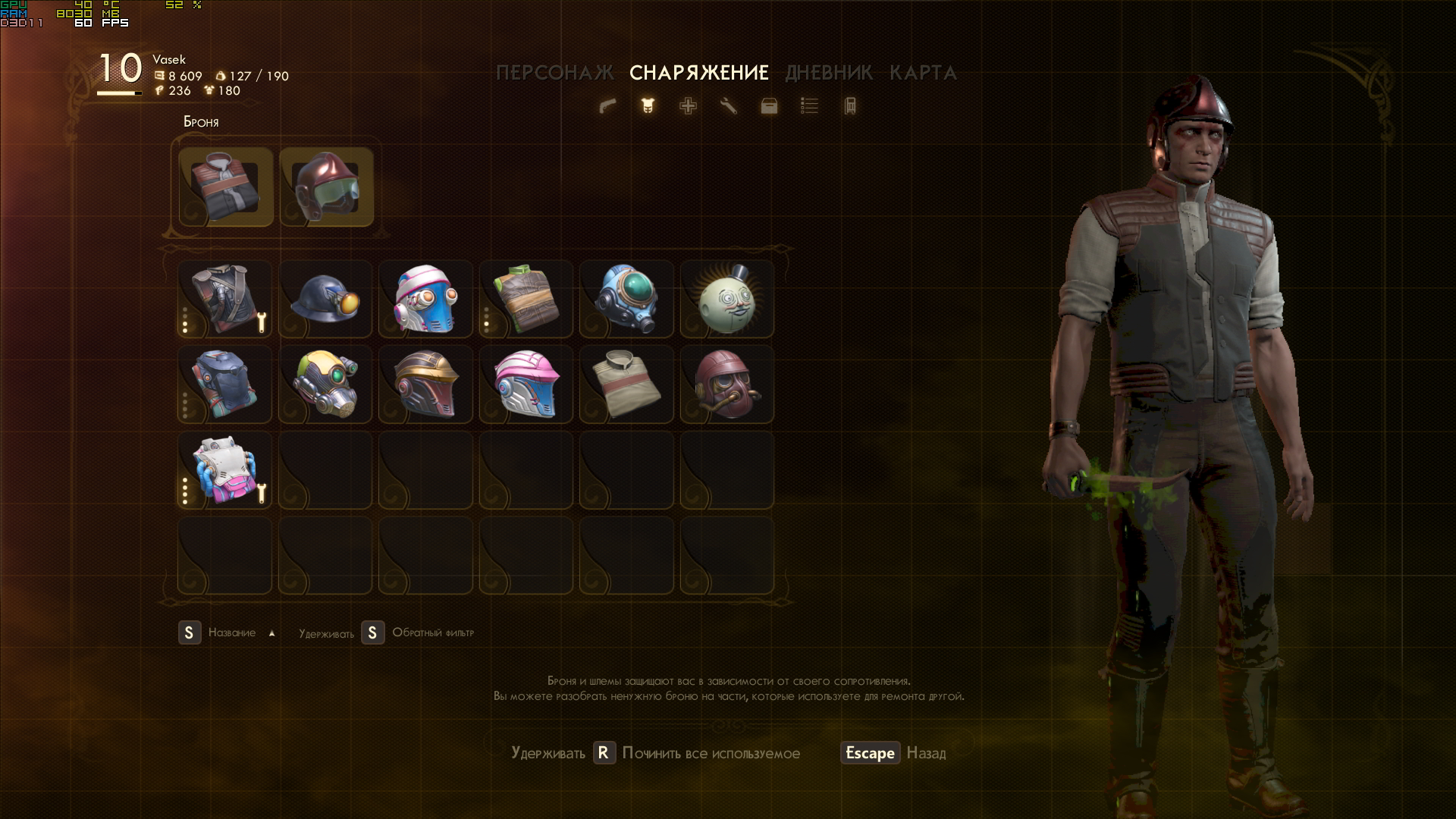Screen dimensions: 1456x819
Task: Select the white and pink armor with wrench
Action: pos(224,470)
